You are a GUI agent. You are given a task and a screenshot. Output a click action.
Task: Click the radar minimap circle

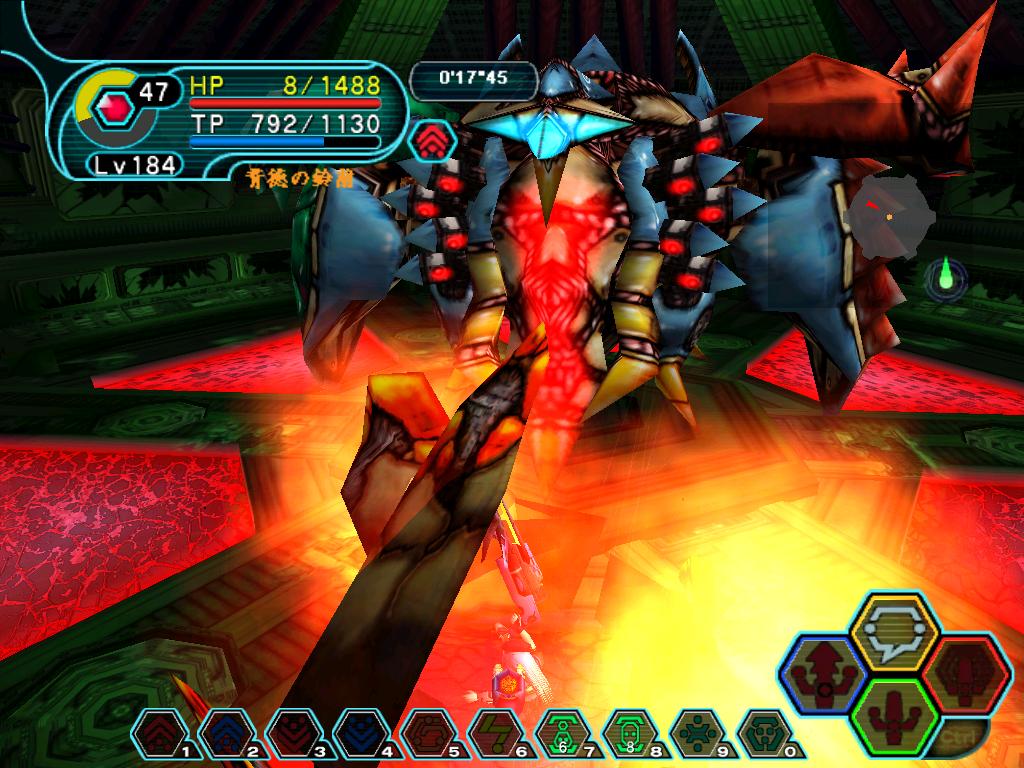pos(885,213)
